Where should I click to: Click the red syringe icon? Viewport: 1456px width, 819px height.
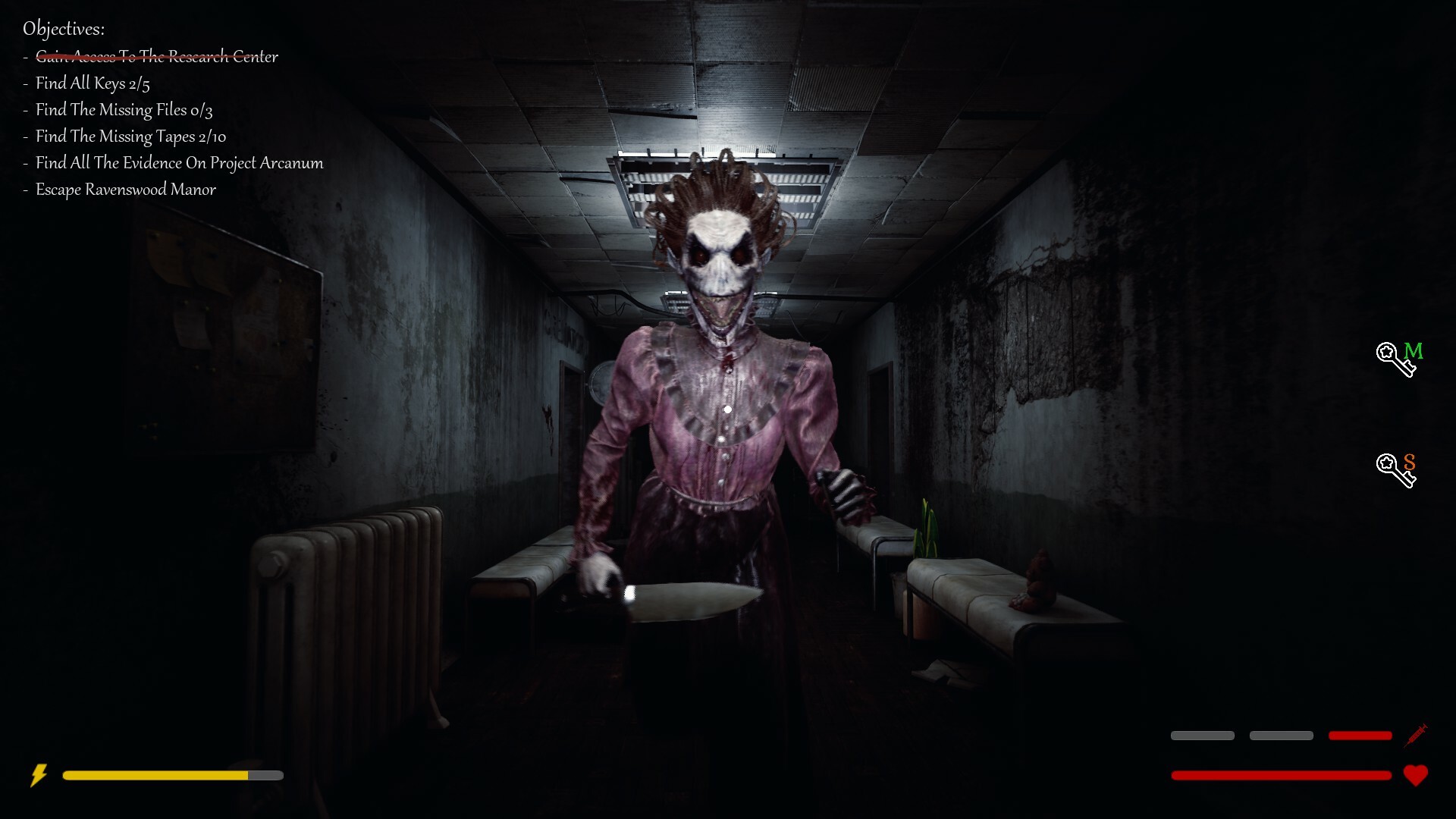pos(1417,735)
